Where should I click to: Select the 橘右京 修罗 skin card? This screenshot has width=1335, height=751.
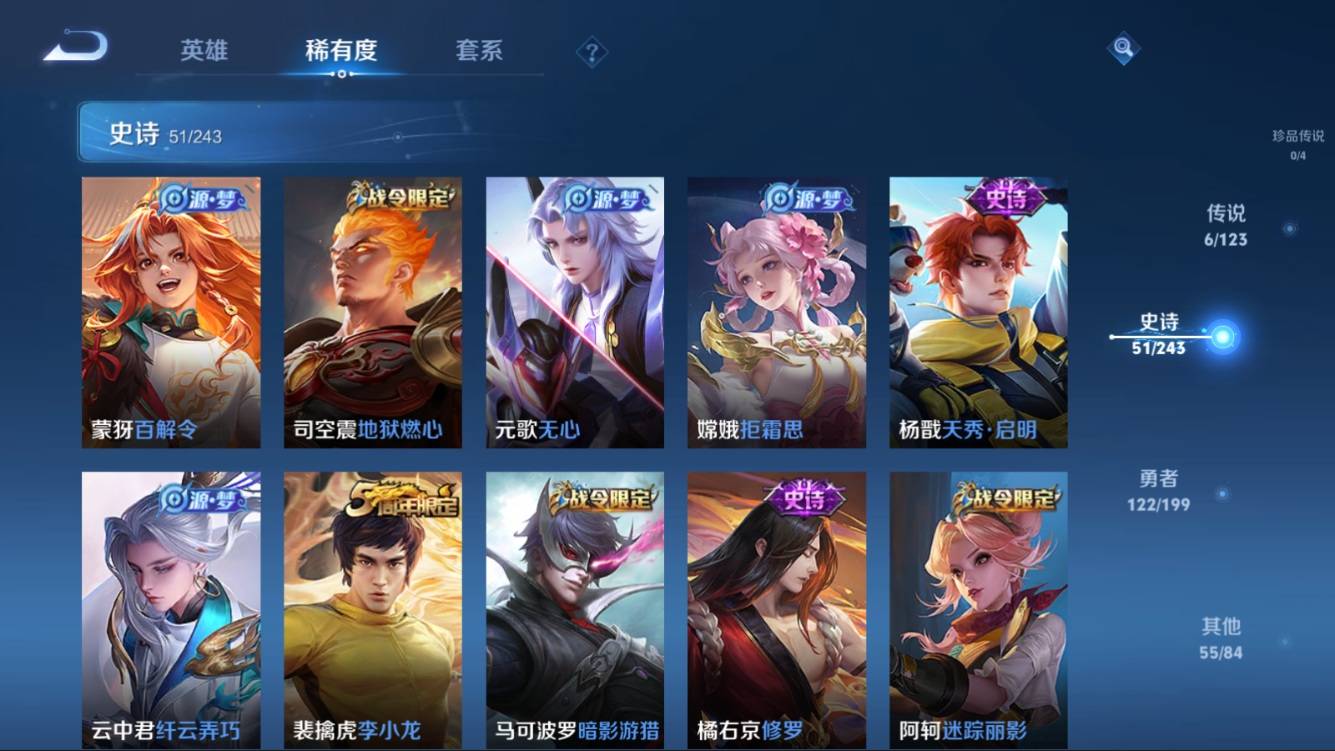tap(777, 608)
